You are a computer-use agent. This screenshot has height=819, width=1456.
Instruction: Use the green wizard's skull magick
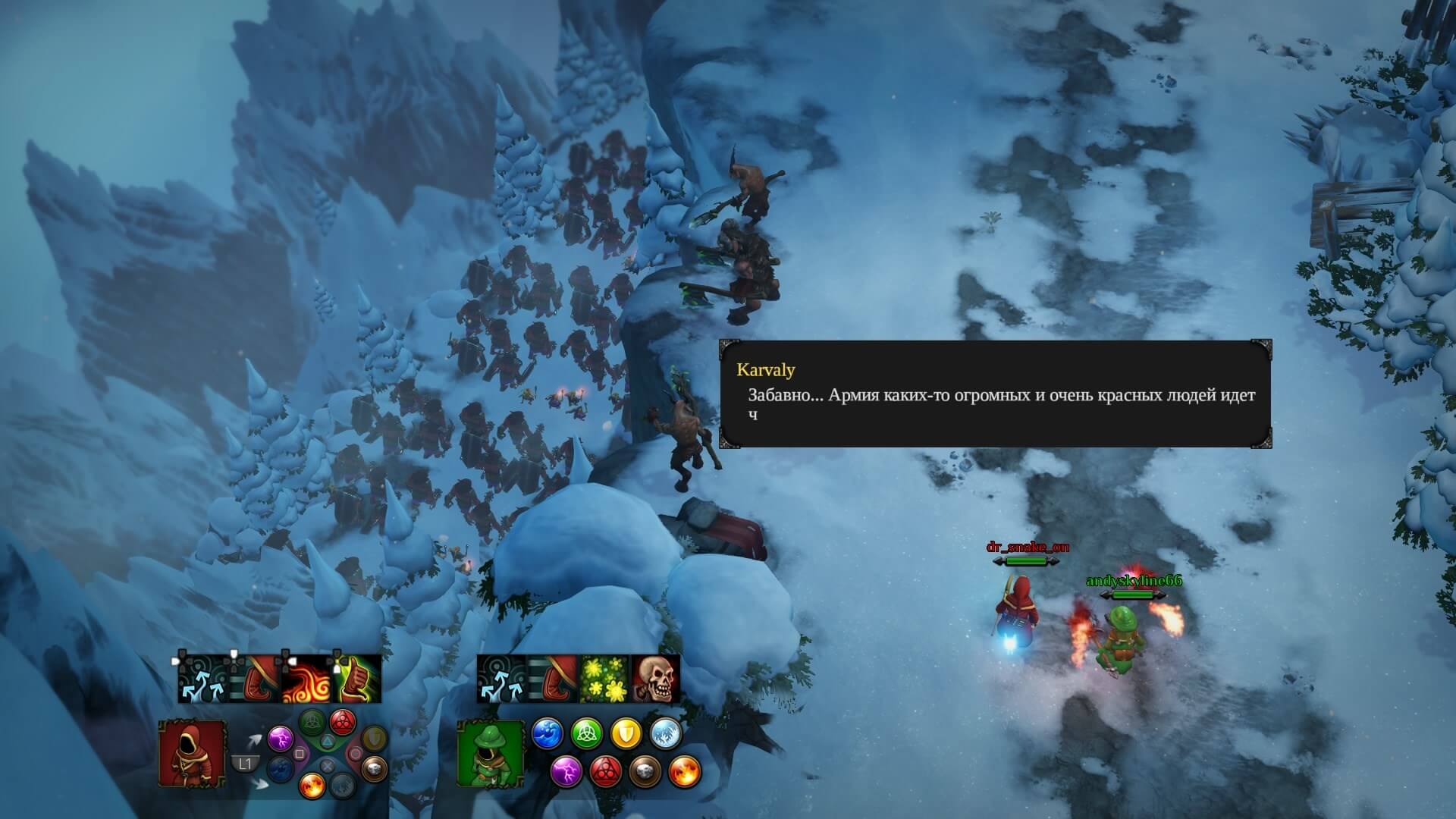655,679
